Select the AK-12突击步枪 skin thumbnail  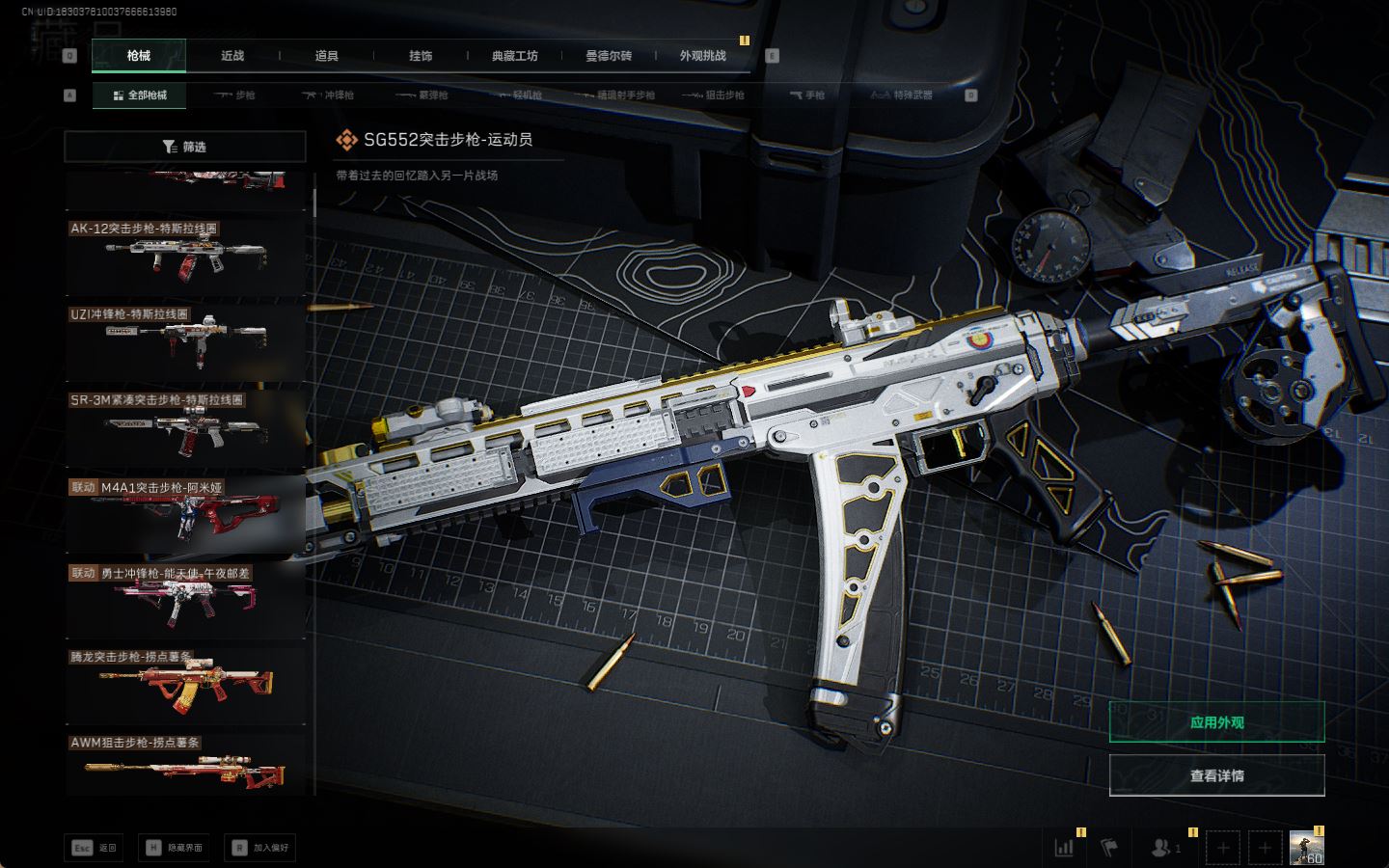point(185,257)
